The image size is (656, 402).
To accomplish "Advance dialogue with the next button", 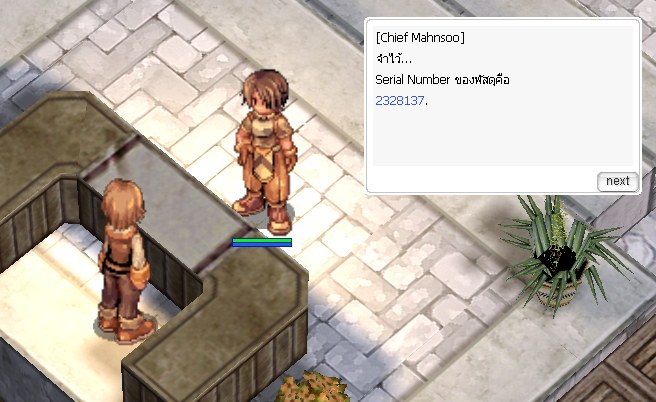I will click(x=617, y=181).
